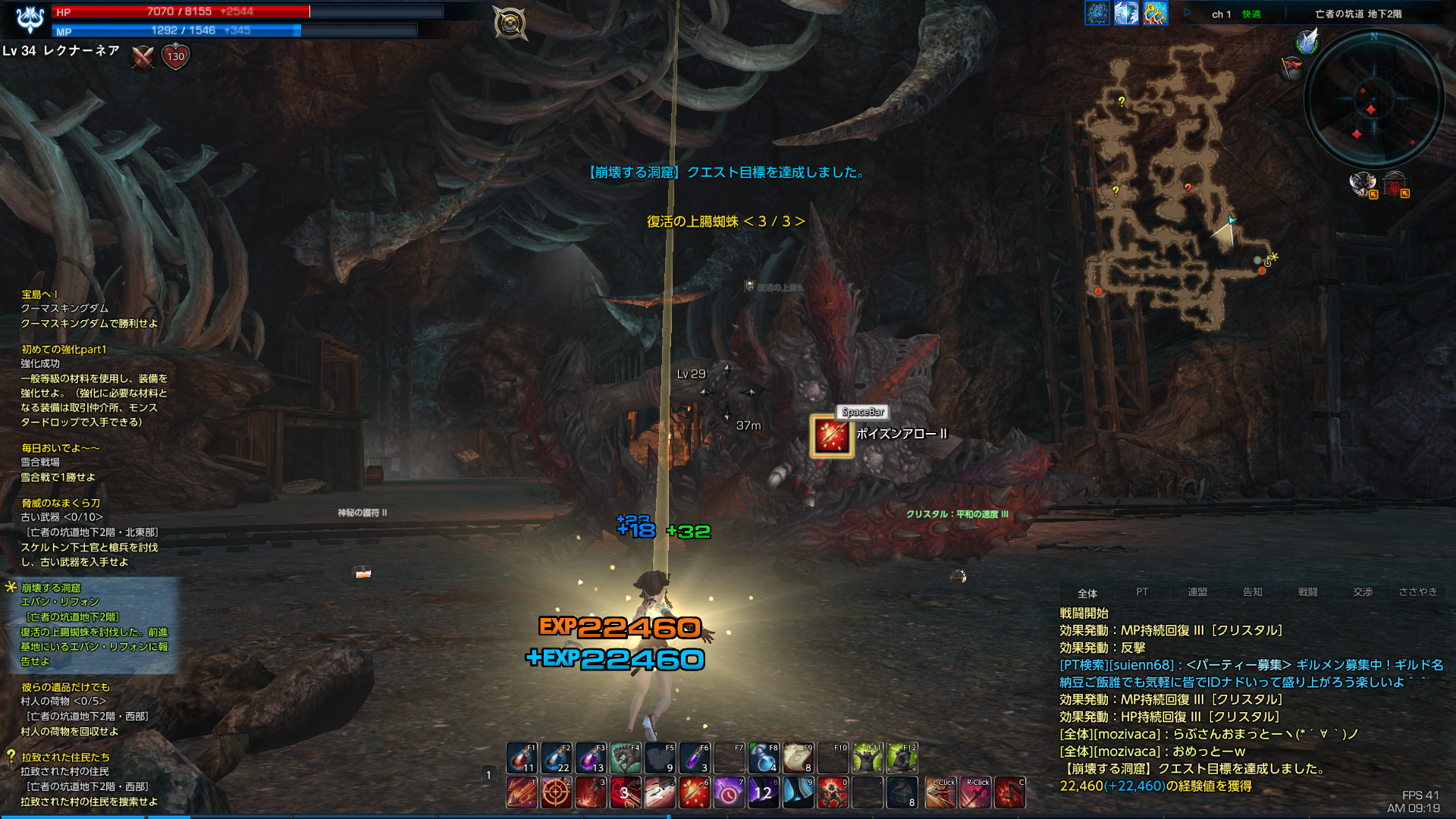Open the ch 1 channel selector
Image resolution: width=1456 pixels, height=819 pixels.
click(1221, 14)
